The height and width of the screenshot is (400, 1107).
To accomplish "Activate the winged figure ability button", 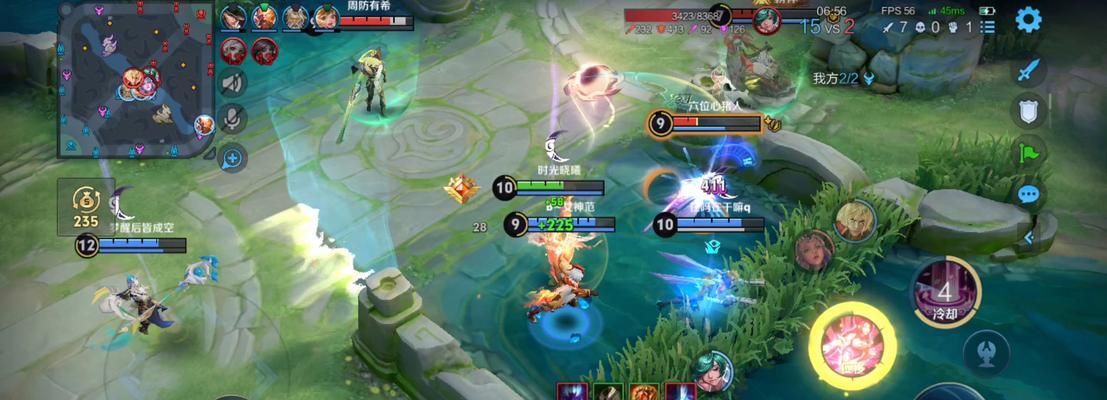I will click(x=985, y=353).
